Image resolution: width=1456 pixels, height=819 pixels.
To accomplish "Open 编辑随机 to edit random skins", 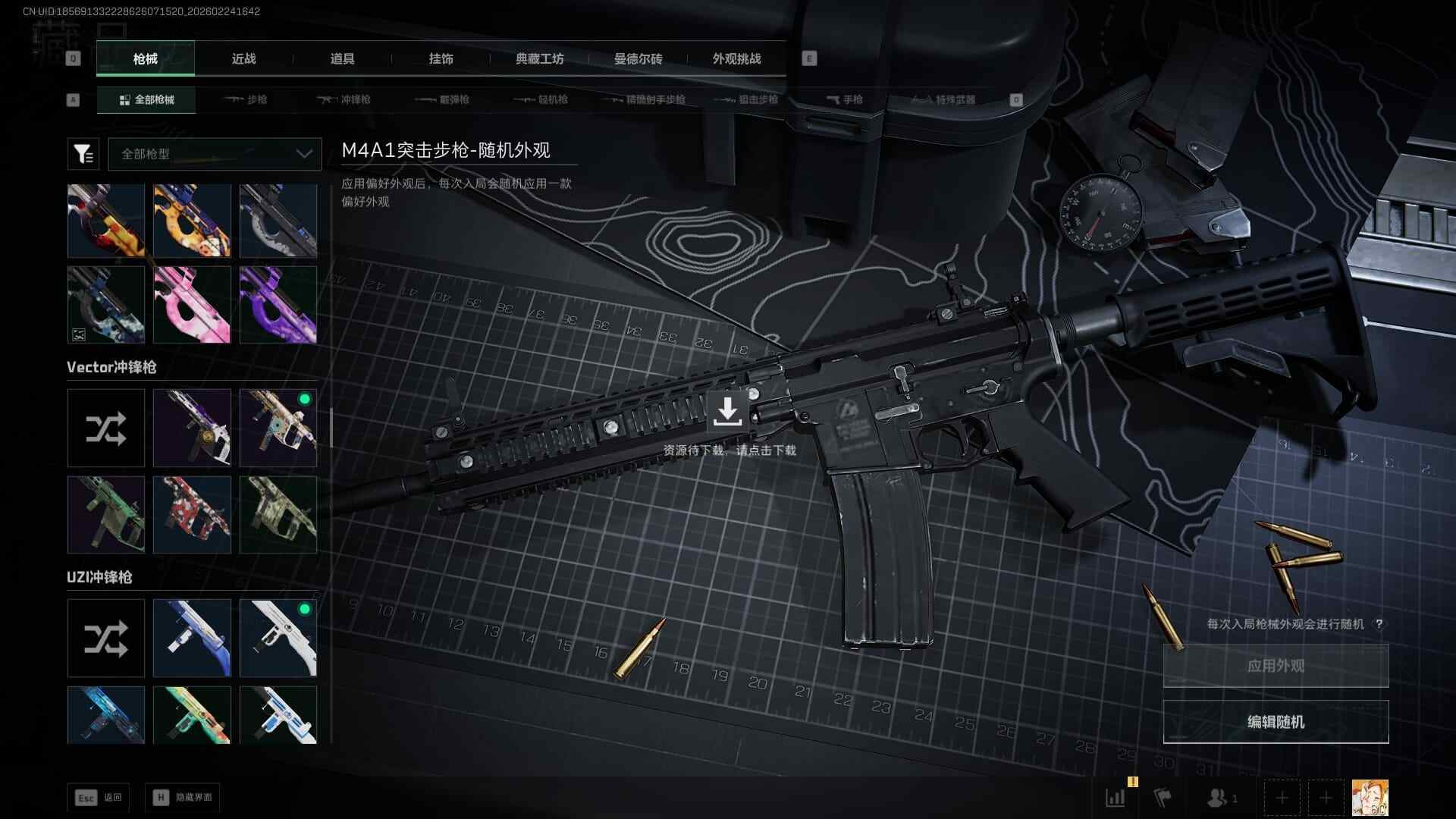I will point(1276,722).
